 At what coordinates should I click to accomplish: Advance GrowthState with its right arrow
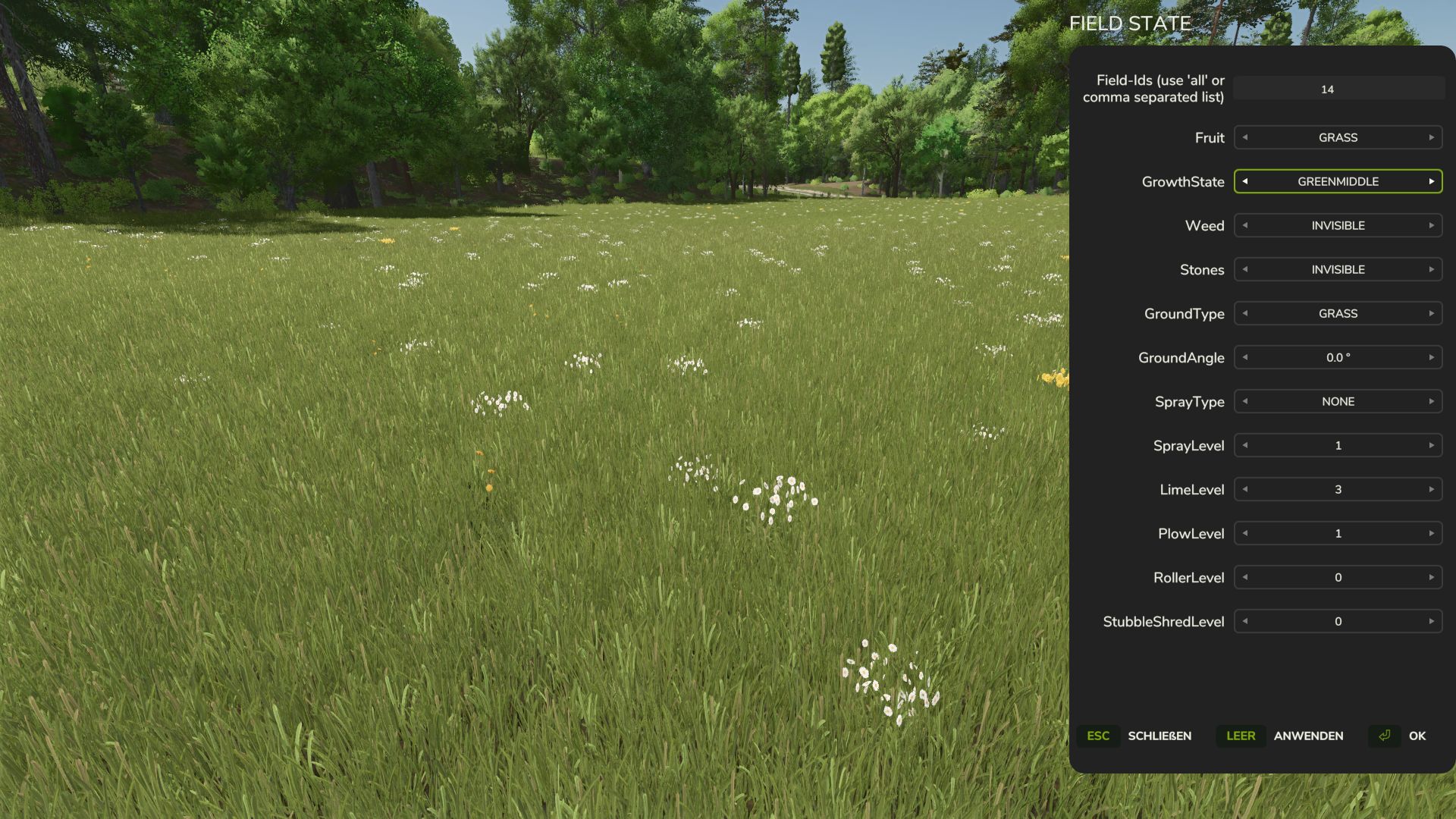pyautogui.click(x=1431, y=181)
